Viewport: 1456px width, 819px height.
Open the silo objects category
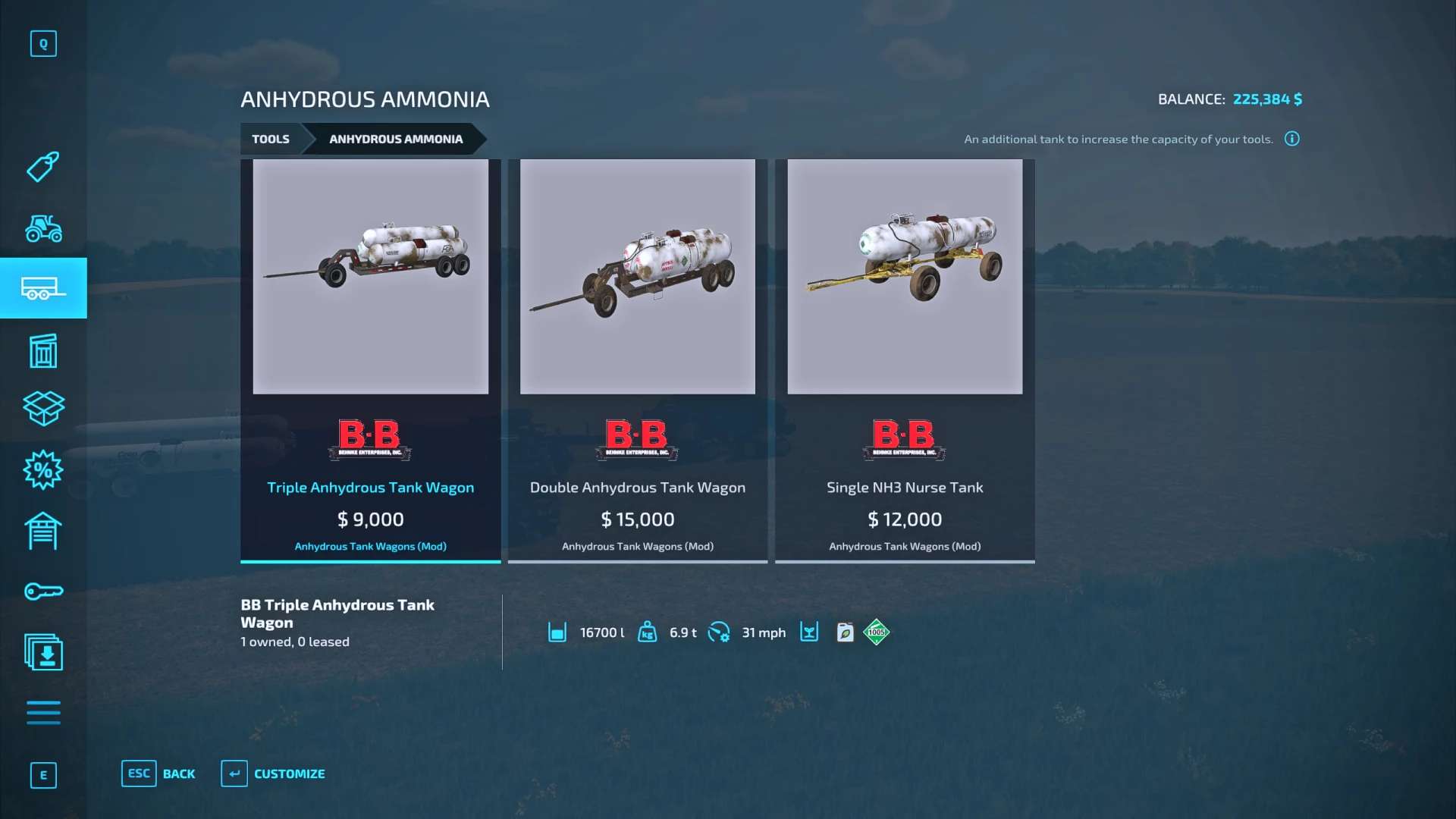43,350
